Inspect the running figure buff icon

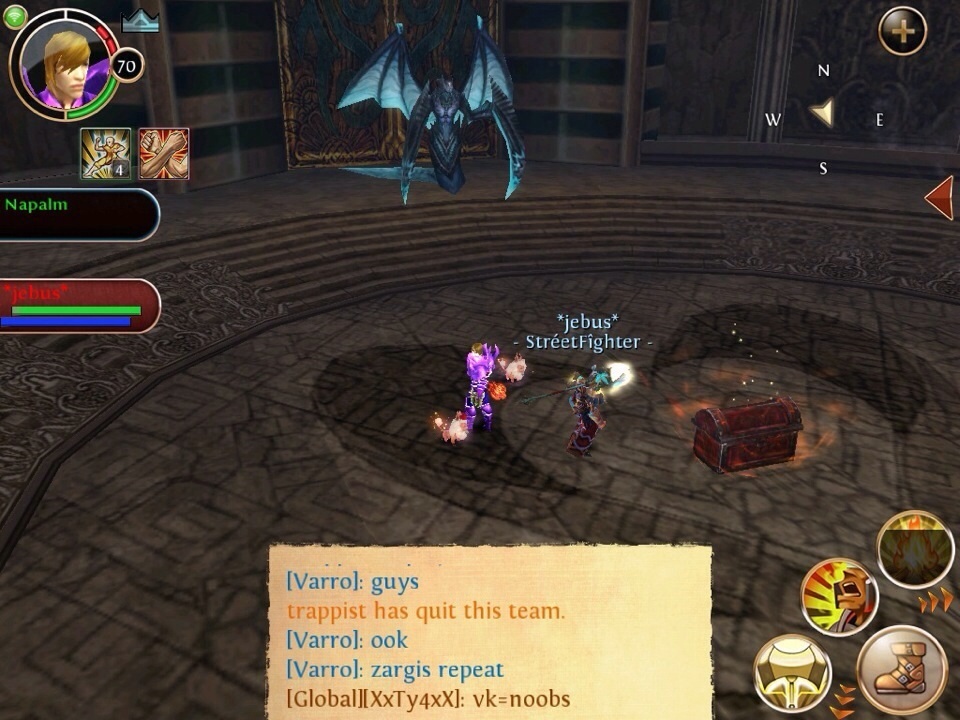105,154
